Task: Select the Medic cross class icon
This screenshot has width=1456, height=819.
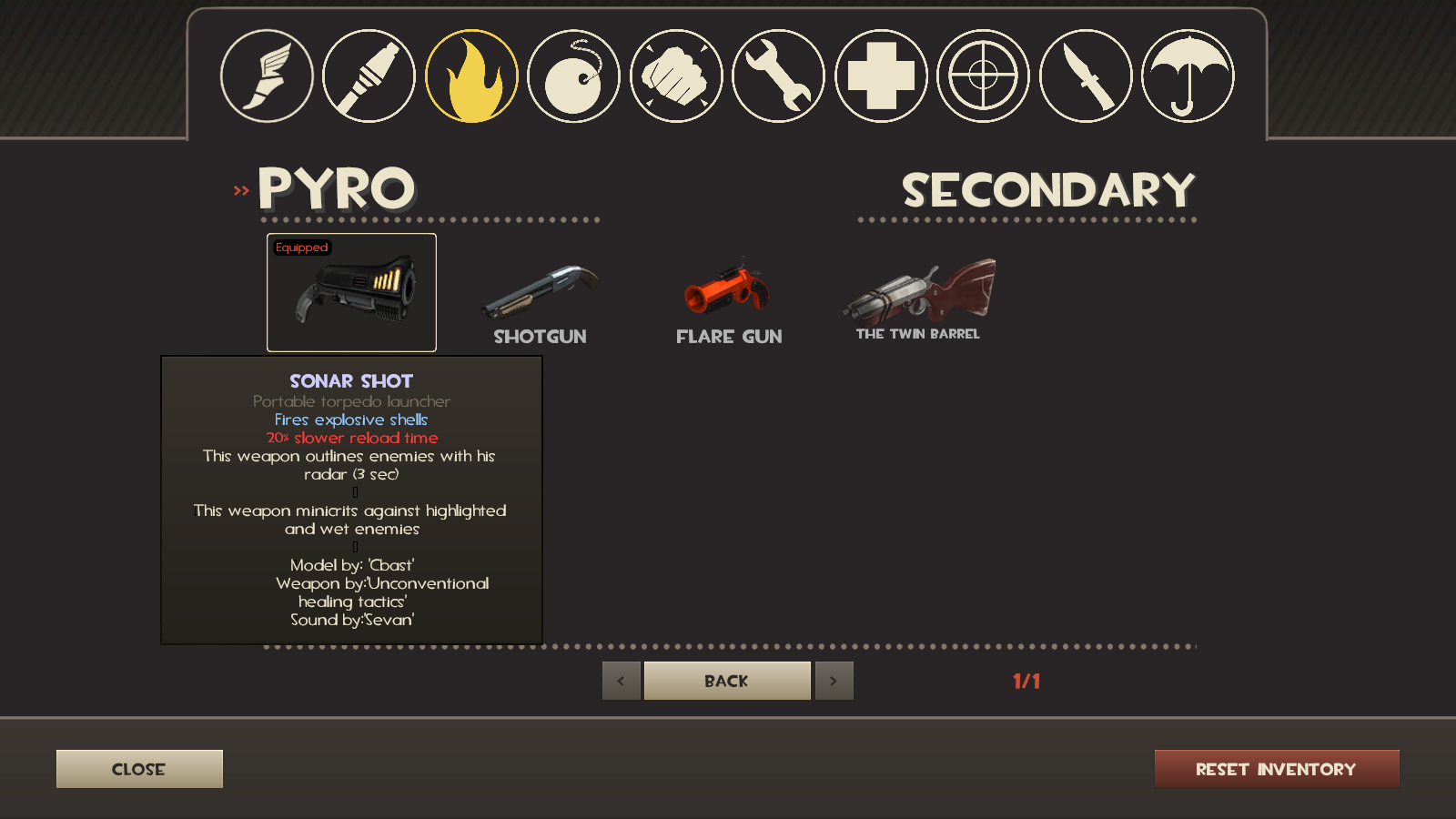Action: pyautogui.click(x=880, y=76)
